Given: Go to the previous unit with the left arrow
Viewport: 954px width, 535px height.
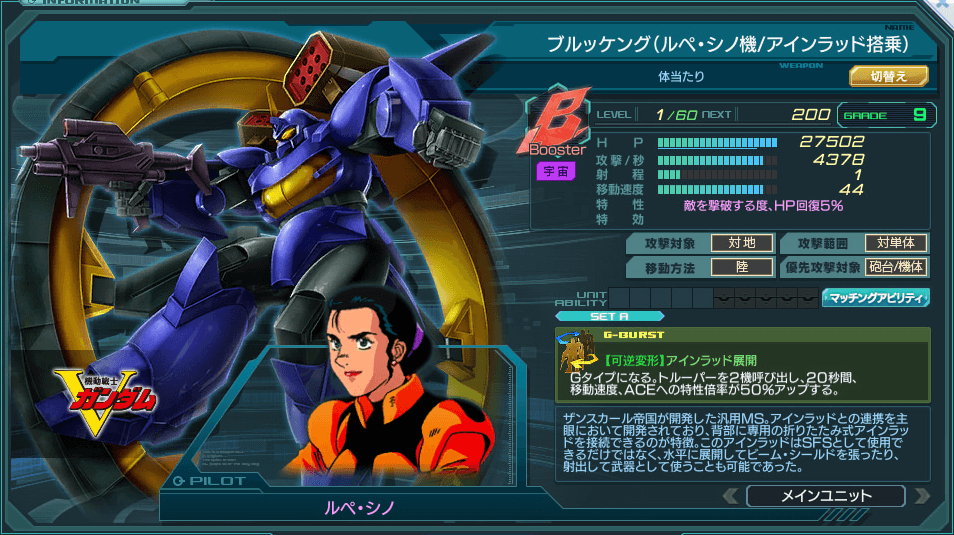Looking at the screenshot, I should coord(732,496).
